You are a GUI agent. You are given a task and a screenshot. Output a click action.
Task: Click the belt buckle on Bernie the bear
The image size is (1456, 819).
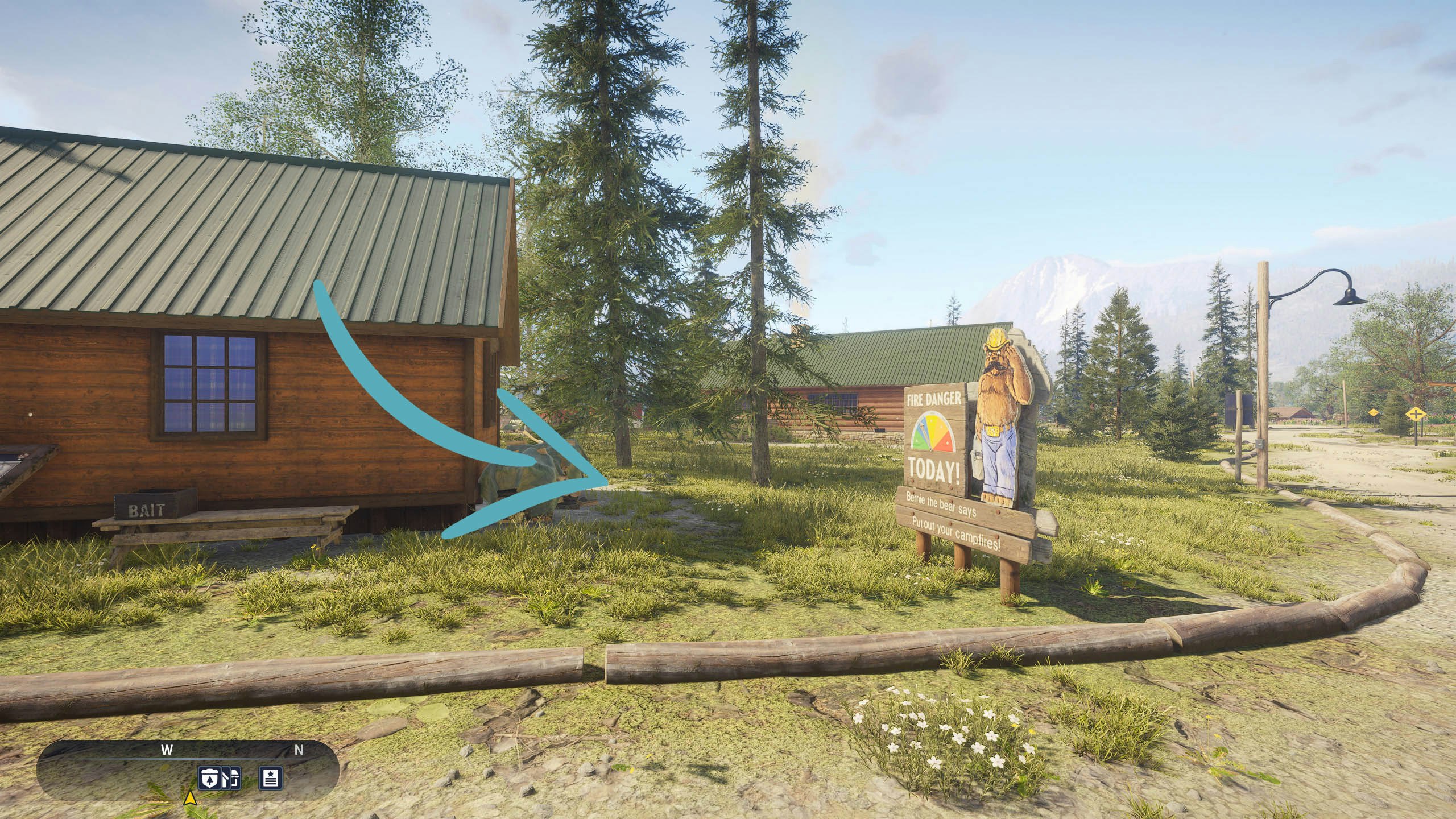pyautogui.click(x=993, y=431)
